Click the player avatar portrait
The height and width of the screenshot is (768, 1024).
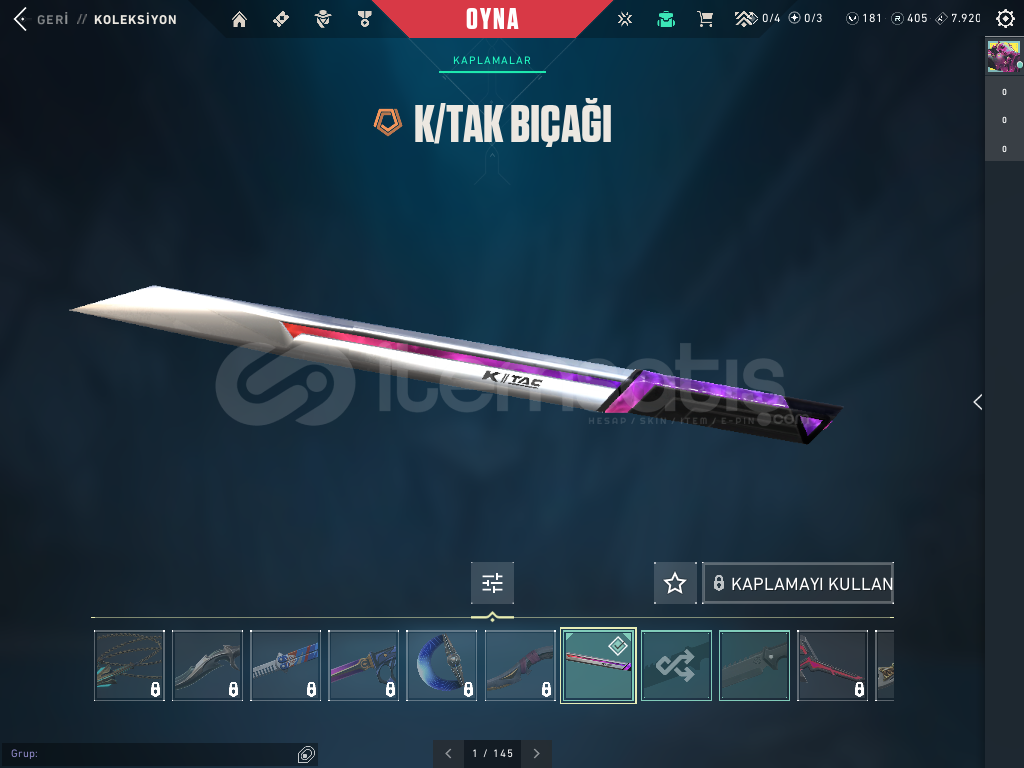pos(1003,56)
